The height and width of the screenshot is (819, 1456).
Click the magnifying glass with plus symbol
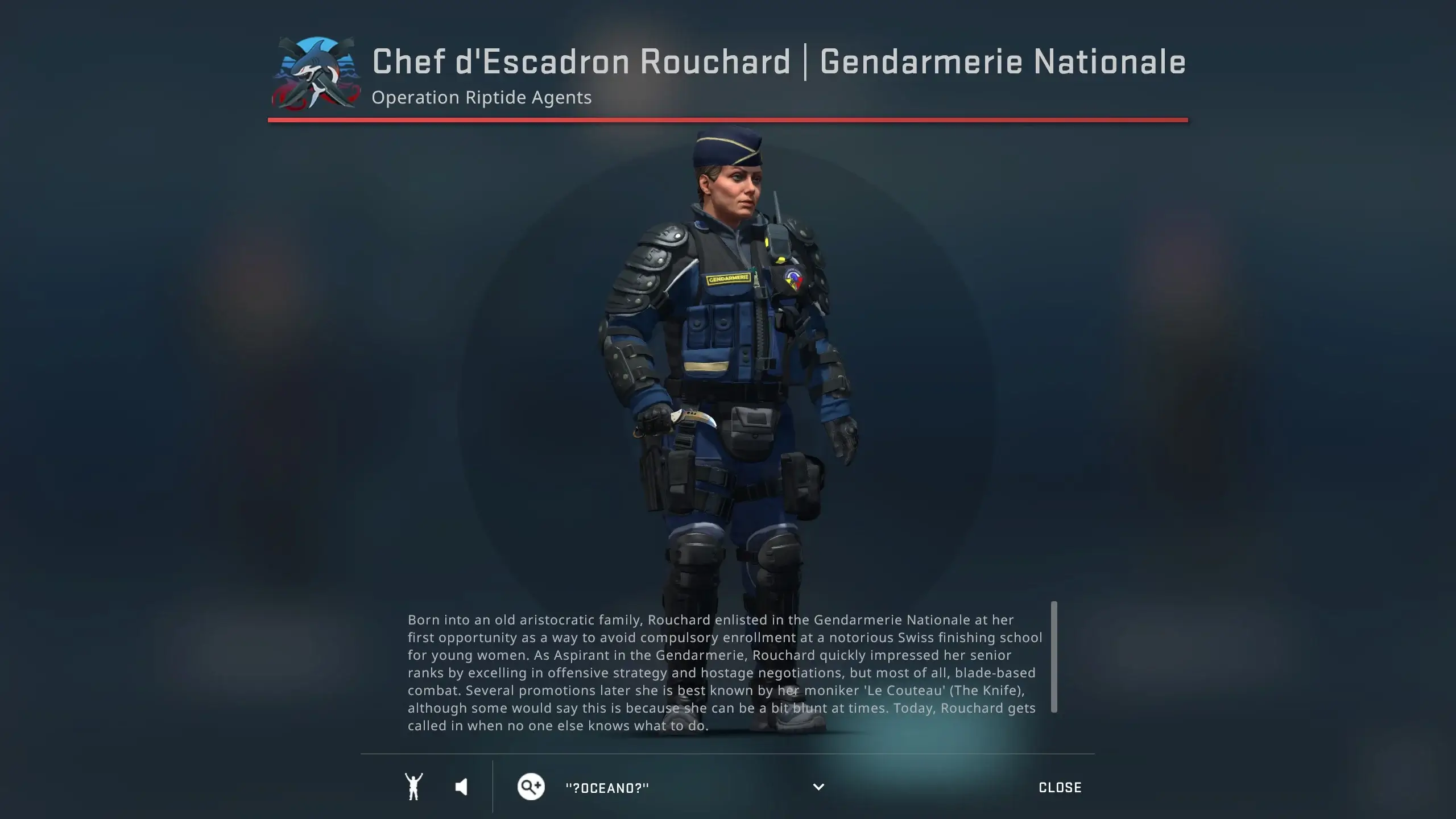point(531,787)
